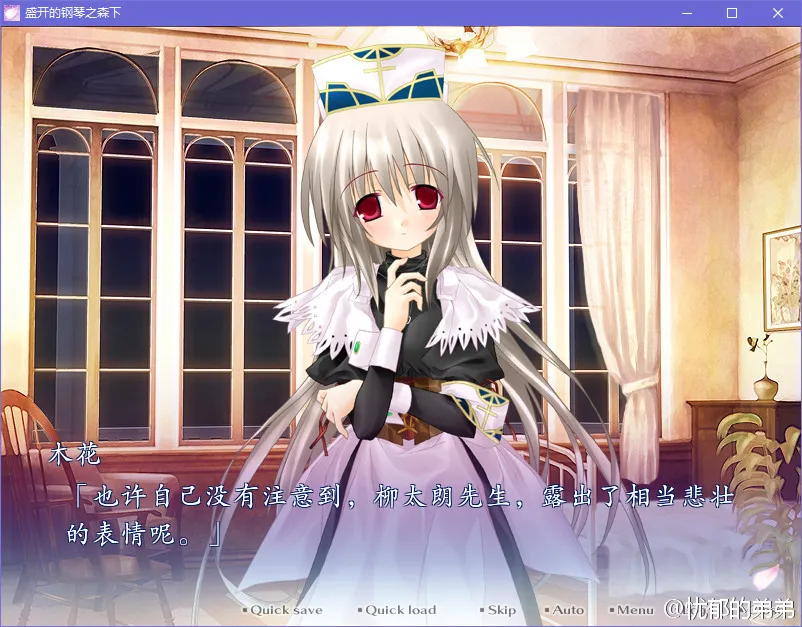Close the game window
The width and height of the screenshot is (802, 627).
778,13
